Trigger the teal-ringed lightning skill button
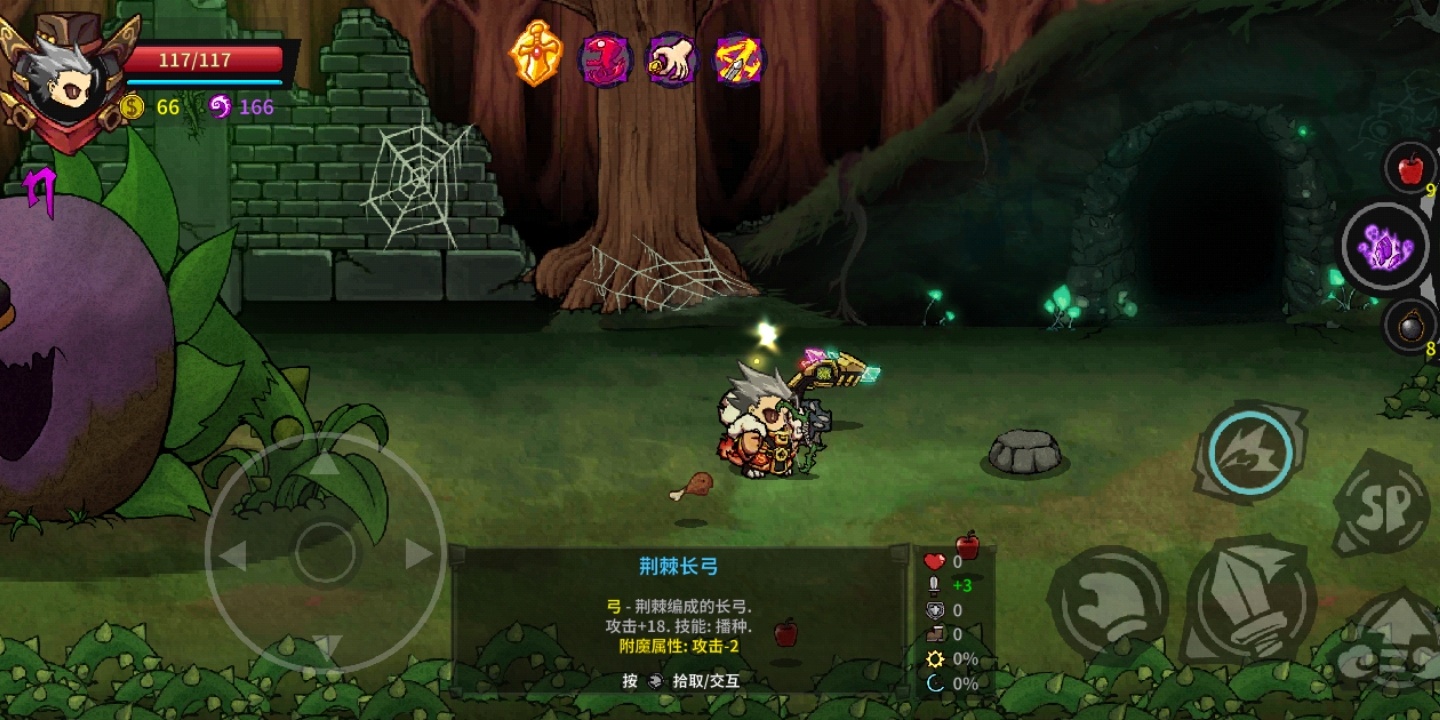Screen dimensions: 1440x720 click(x=1249, y=453)
